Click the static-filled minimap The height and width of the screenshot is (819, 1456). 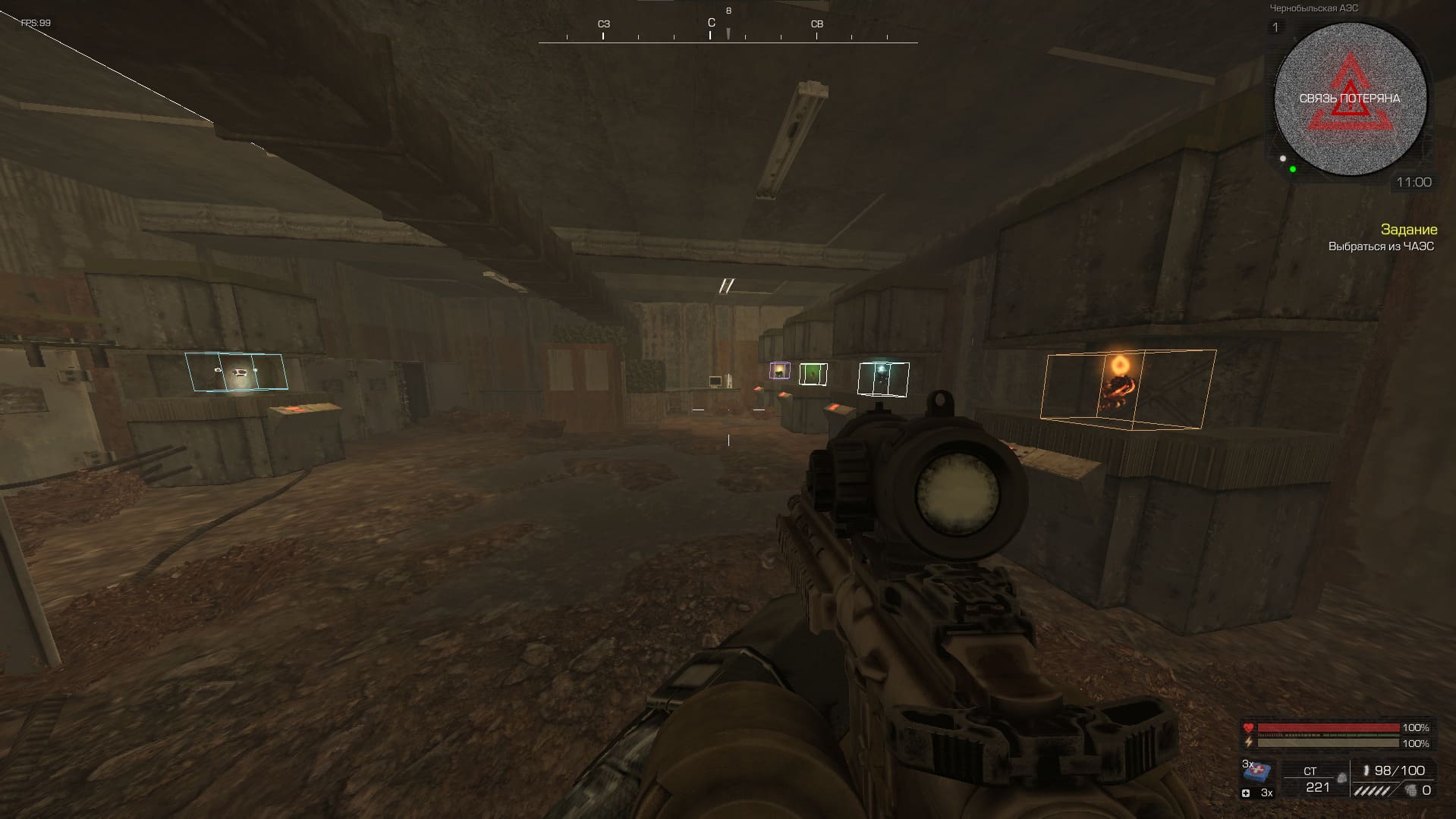(x=1350, y=99)
